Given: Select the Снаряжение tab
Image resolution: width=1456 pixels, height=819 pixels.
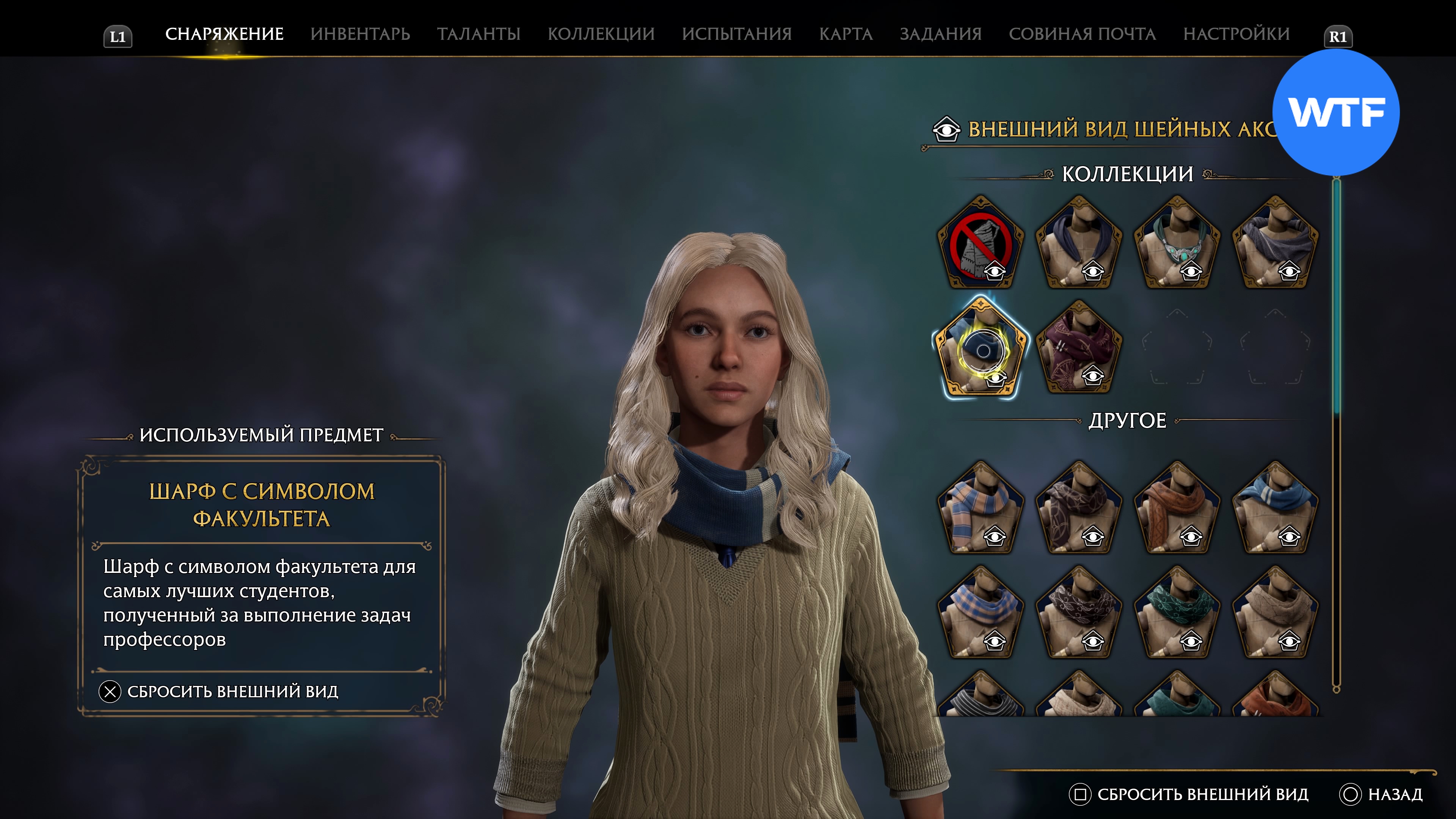Looking at the screenshot, I should point(224,34).
